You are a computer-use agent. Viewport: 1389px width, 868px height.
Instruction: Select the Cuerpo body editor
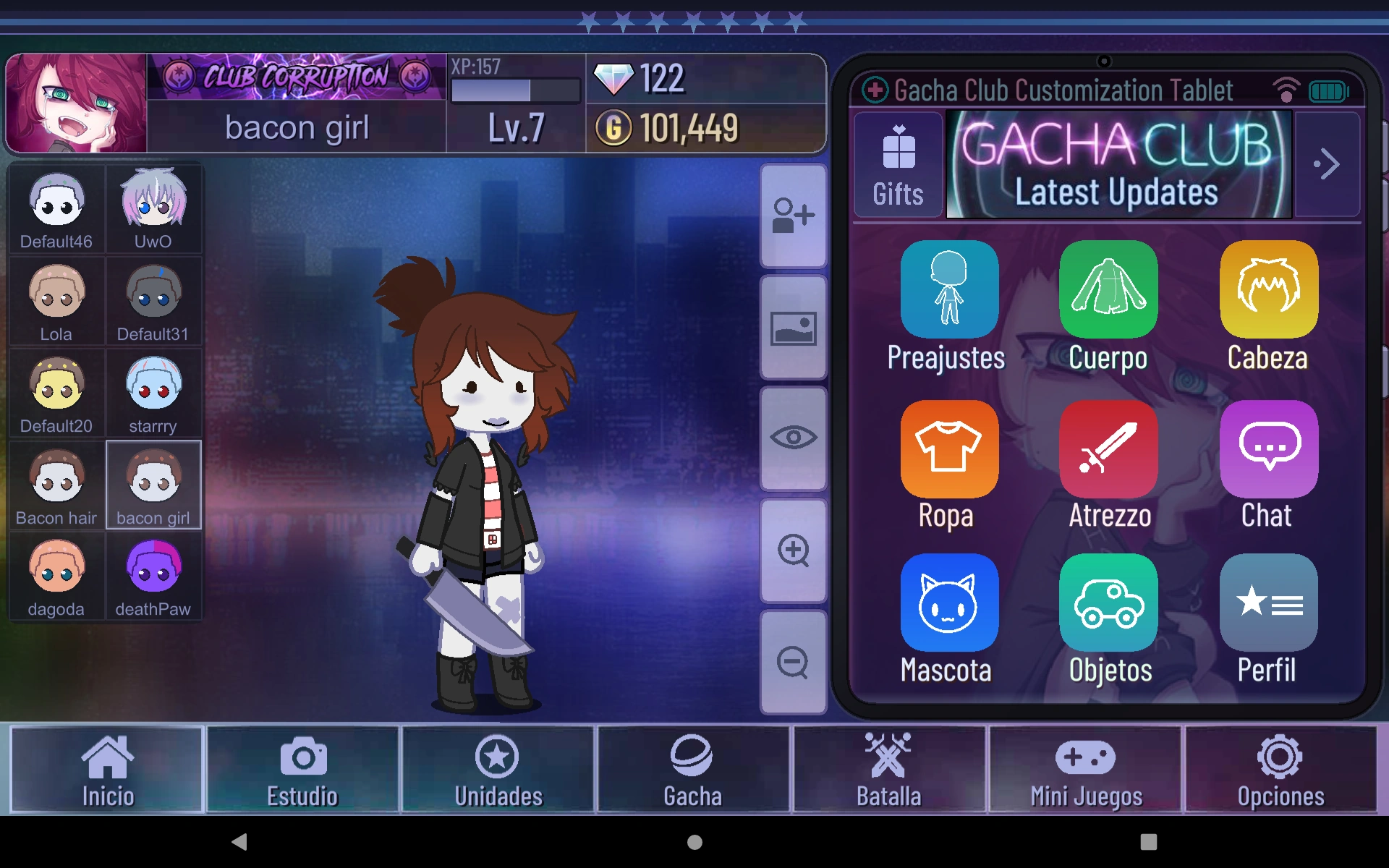[x=1108, y=289]
